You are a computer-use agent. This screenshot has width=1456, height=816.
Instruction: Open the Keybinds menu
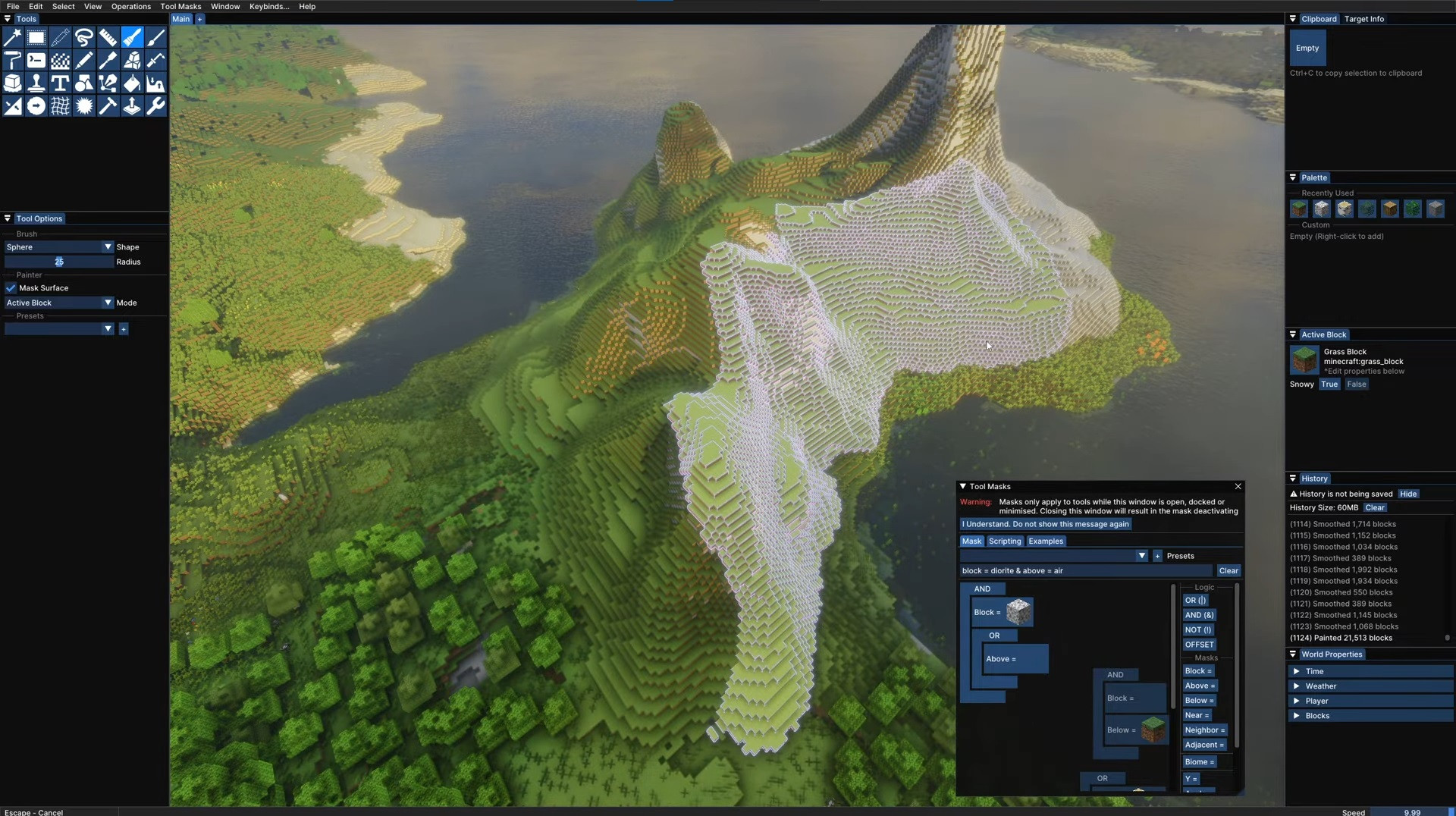268,6
